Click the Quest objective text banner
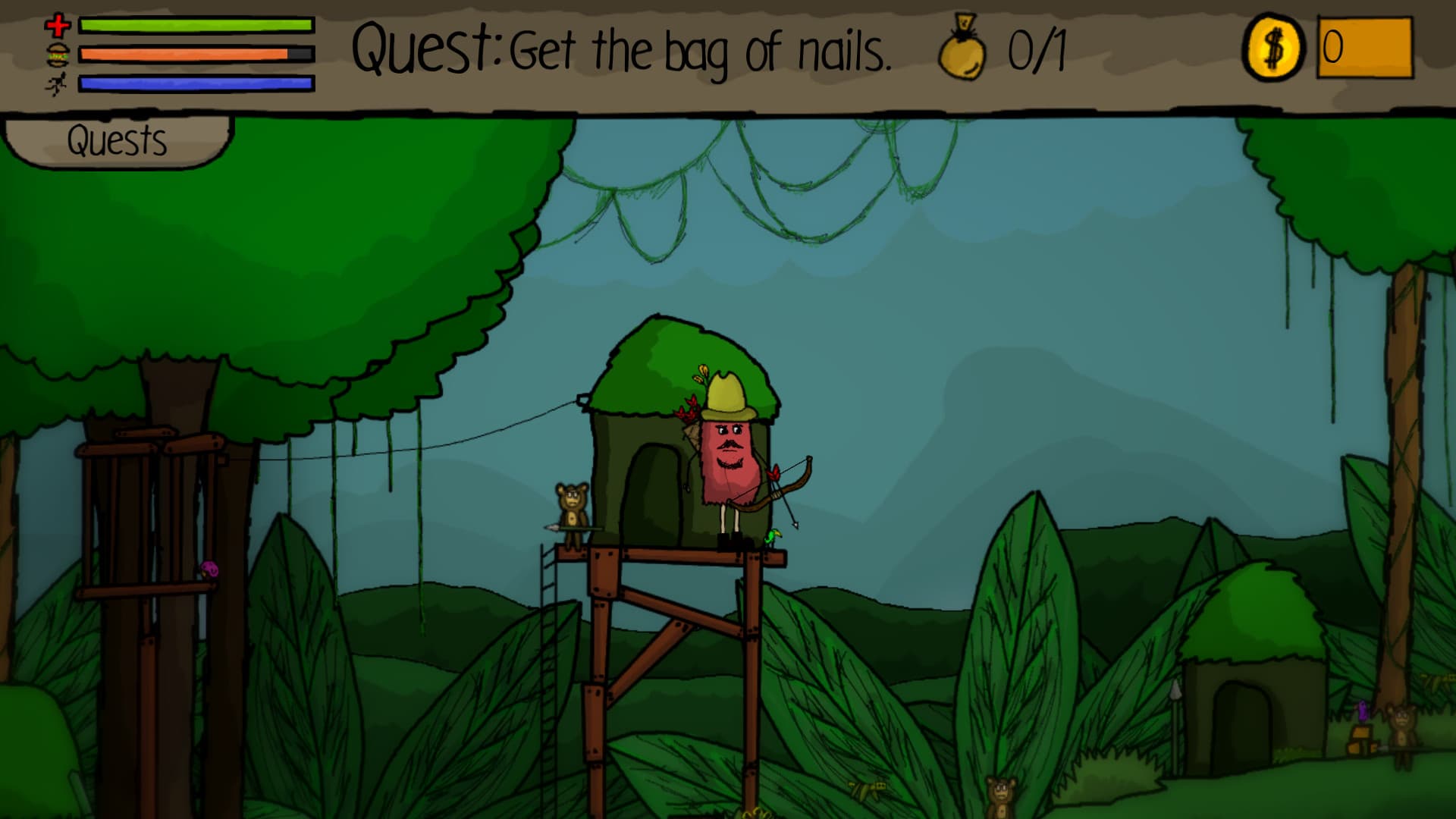The image size is (1456, 819). [622, 49]
